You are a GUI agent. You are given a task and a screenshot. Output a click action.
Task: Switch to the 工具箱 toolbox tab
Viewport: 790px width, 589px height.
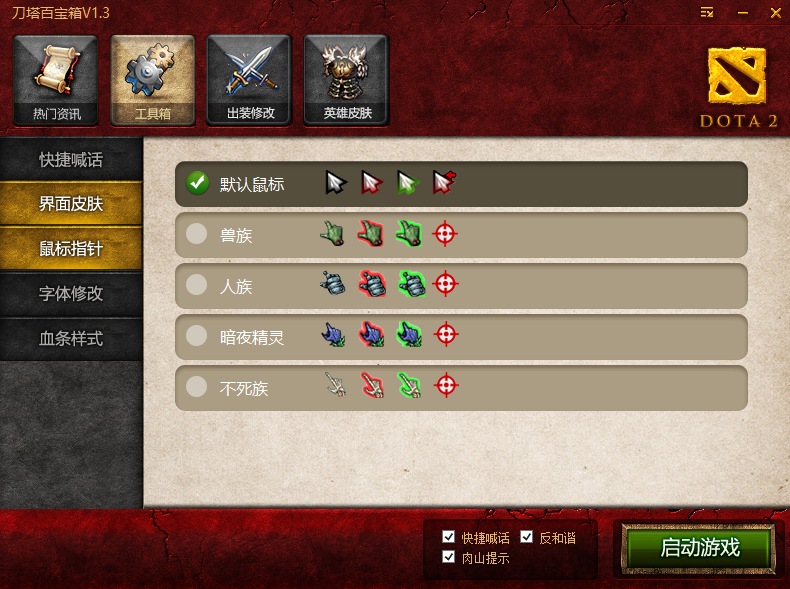pos(152,81)
